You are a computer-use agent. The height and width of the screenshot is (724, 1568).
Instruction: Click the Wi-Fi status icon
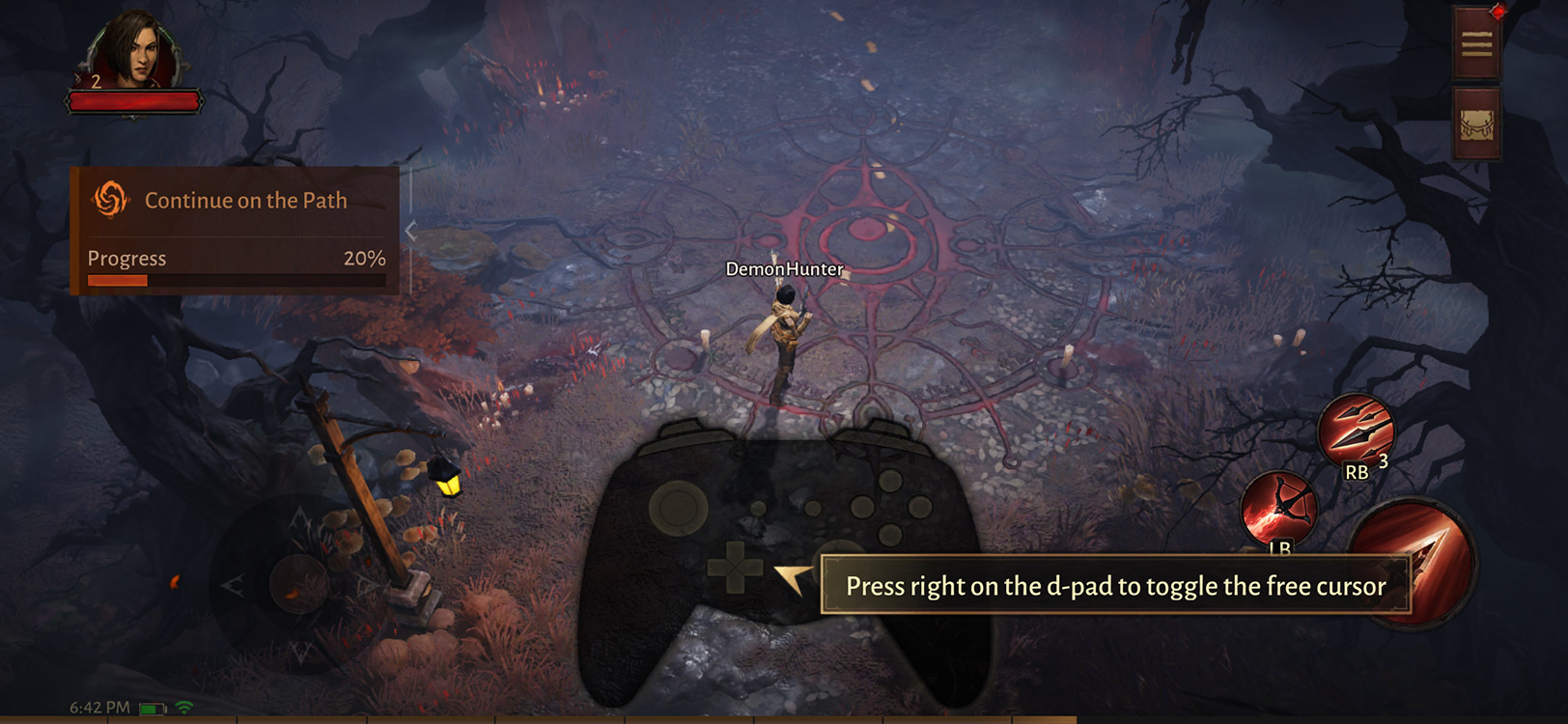click(183, 708)
